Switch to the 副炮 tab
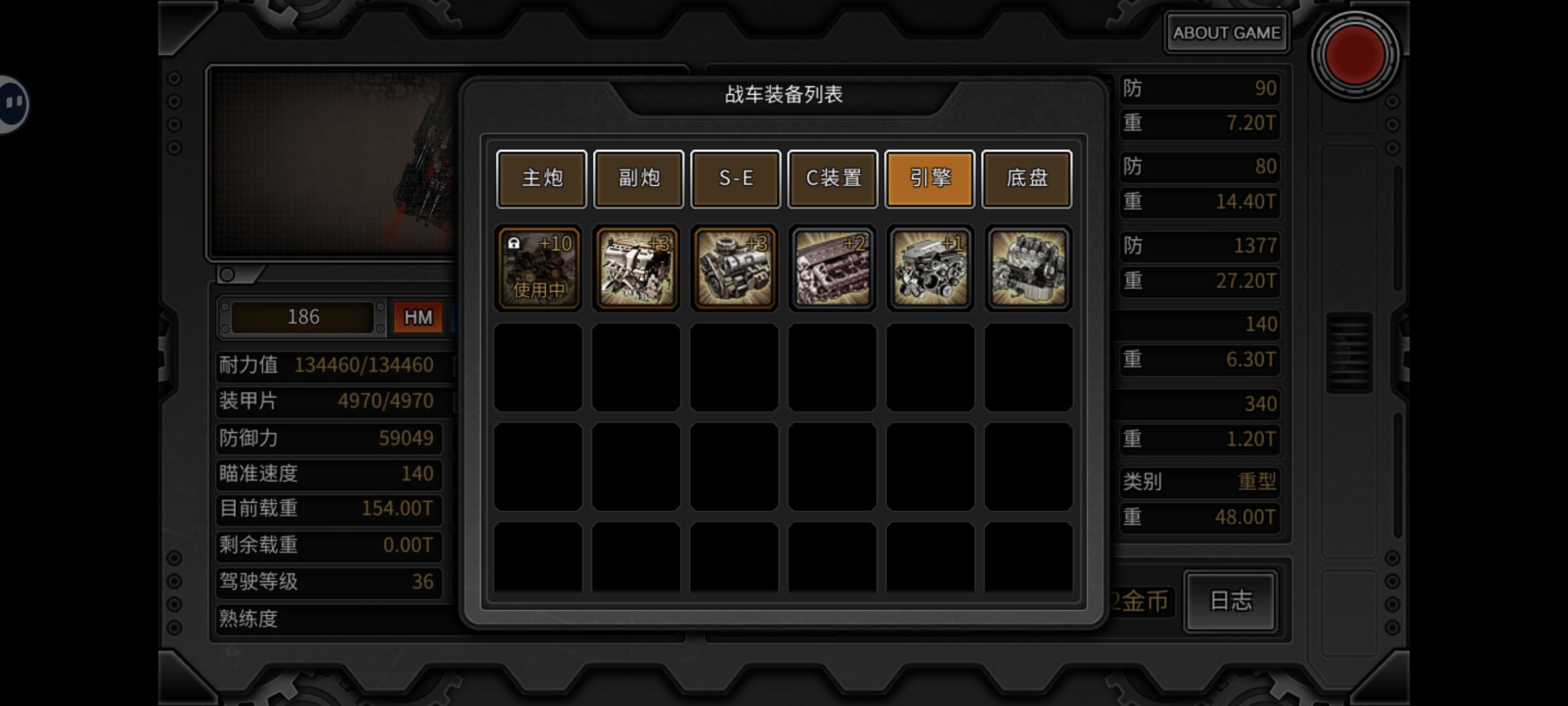This screenshot has height=706, width=1568. click(638, 178)
